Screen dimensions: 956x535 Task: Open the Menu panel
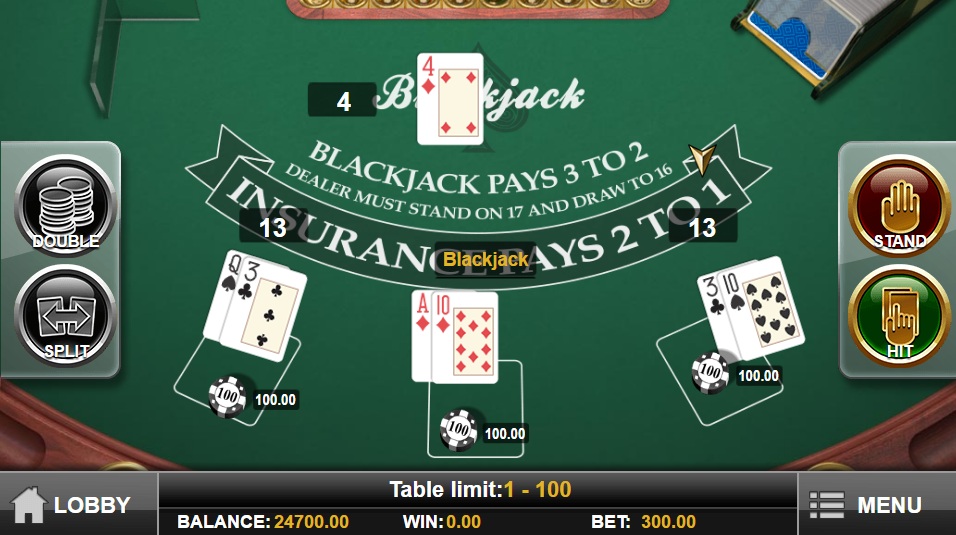(x=866, y=505)
